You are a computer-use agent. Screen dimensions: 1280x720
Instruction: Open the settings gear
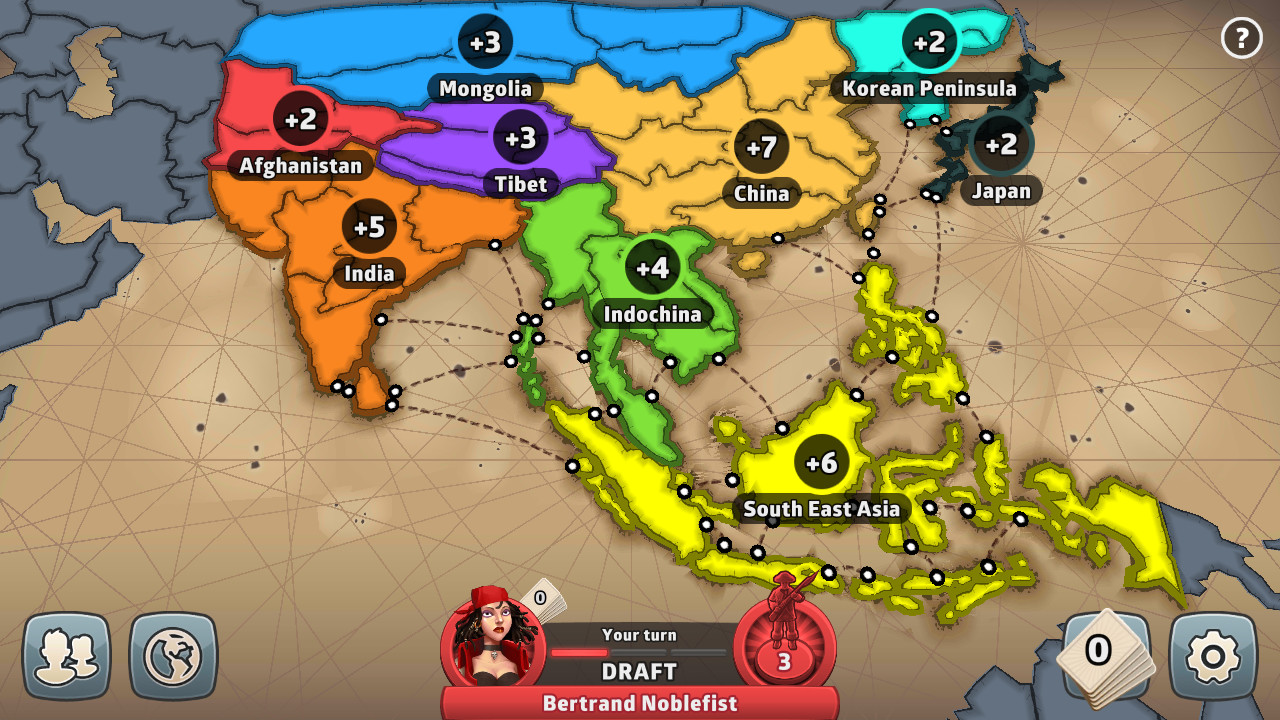(x=1211, y=654)
